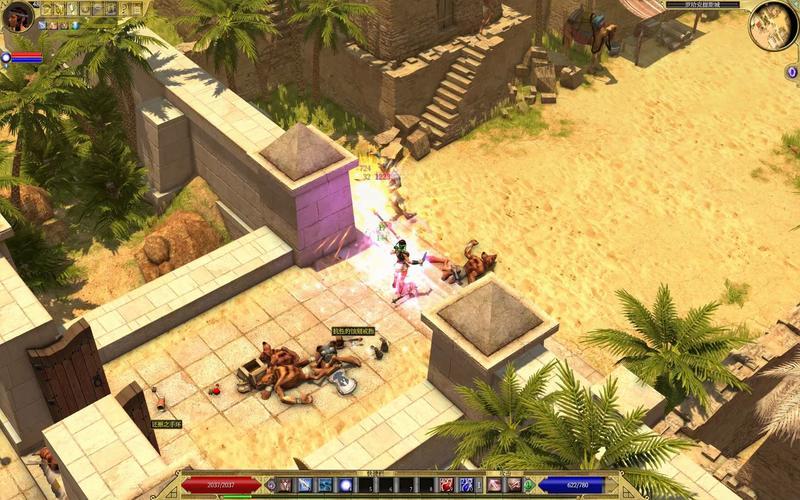The image size is (800, 500).
Task: Activate the blue sword slash skill
Action: (x=305, y=485)
